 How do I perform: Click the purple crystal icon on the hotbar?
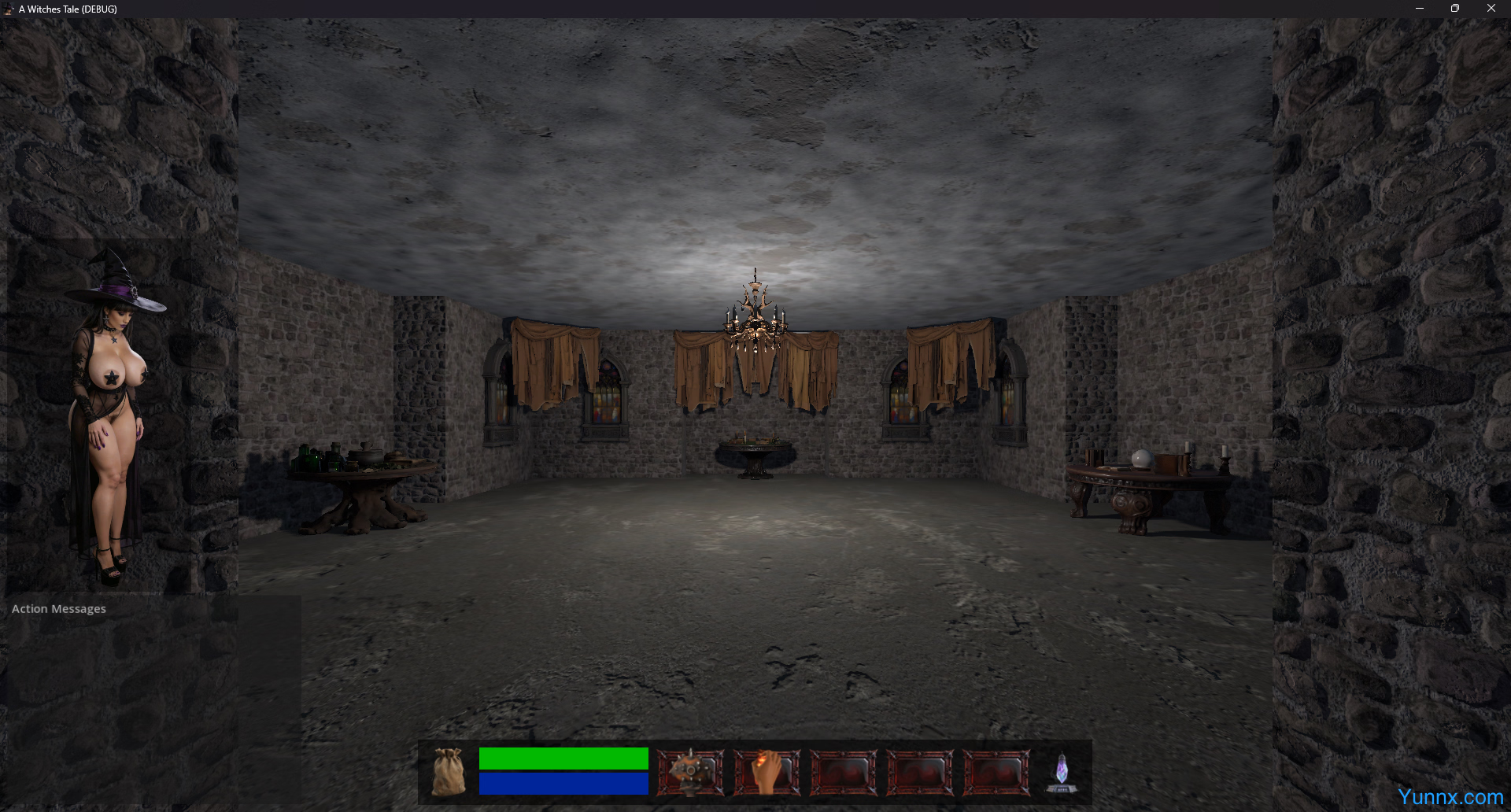1061,772
